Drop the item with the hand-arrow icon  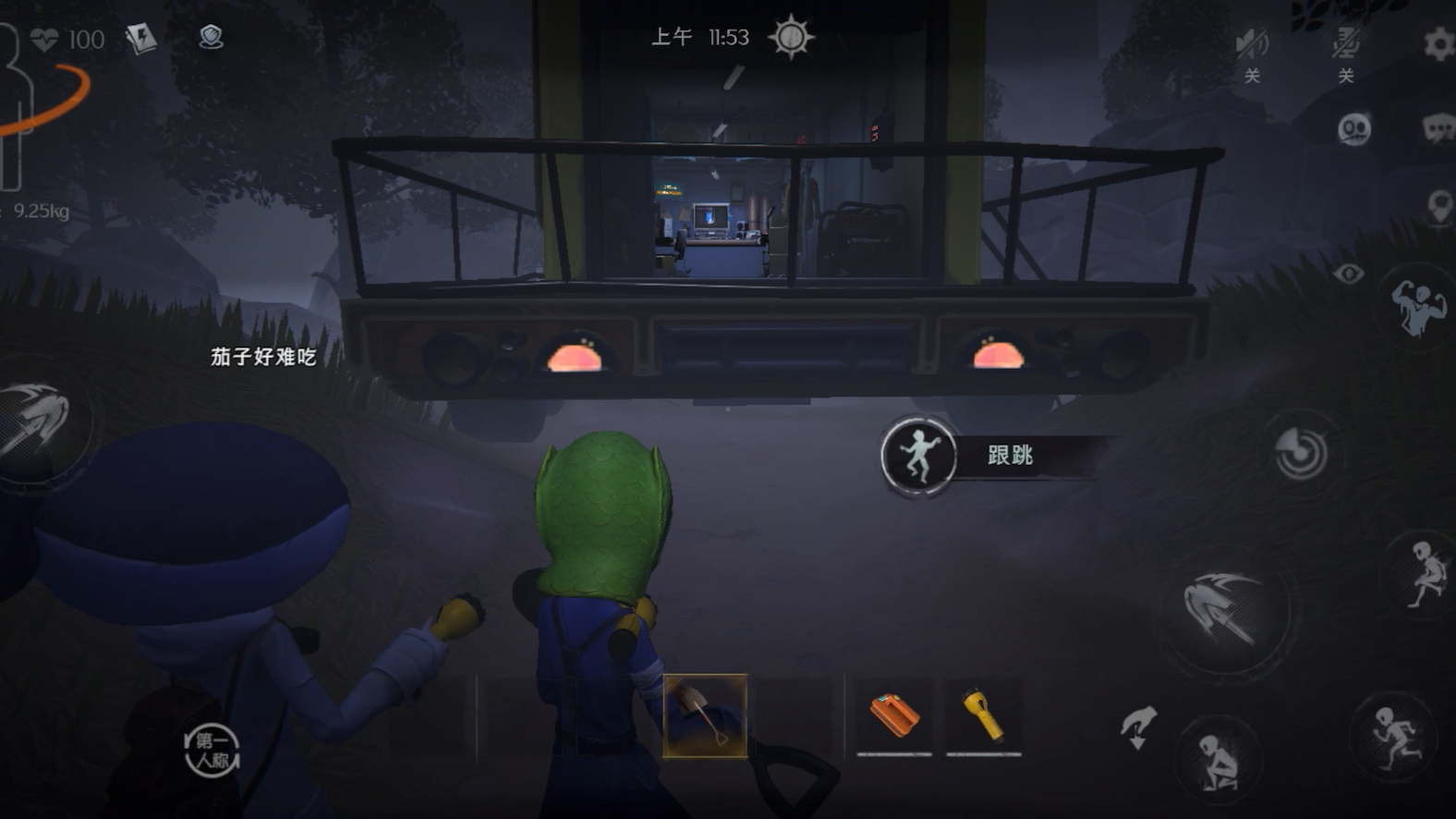point(1138,727)
